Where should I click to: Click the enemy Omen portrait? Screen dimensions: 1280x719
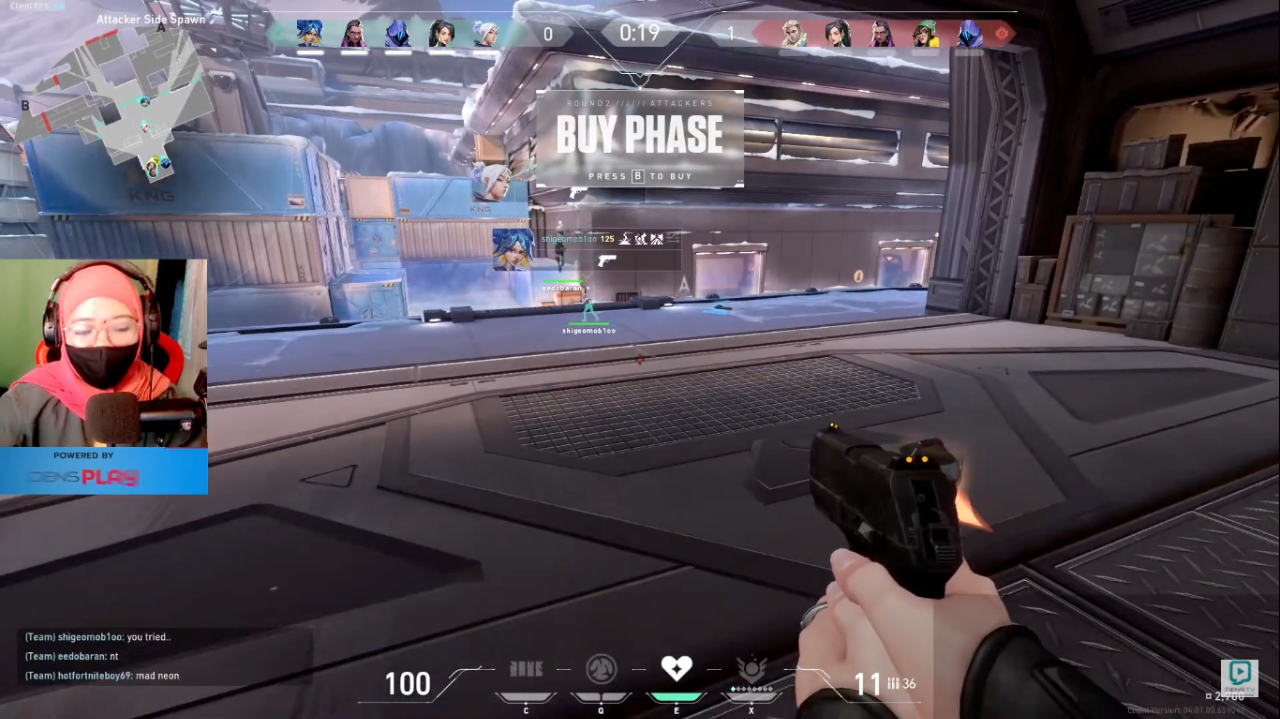click(969, 33)
